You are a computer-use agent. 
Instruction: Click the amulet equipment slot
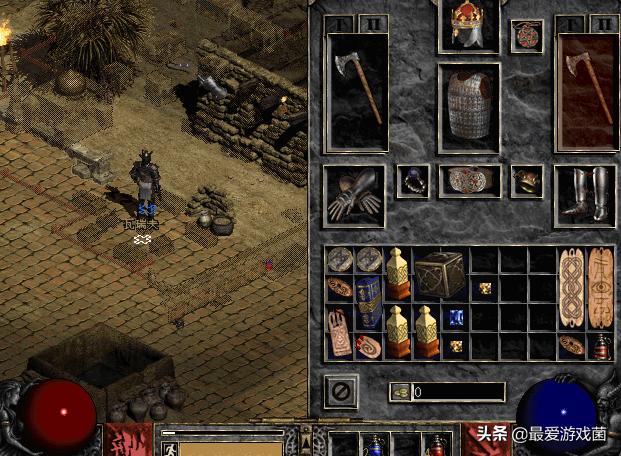(x=526, y=36)
